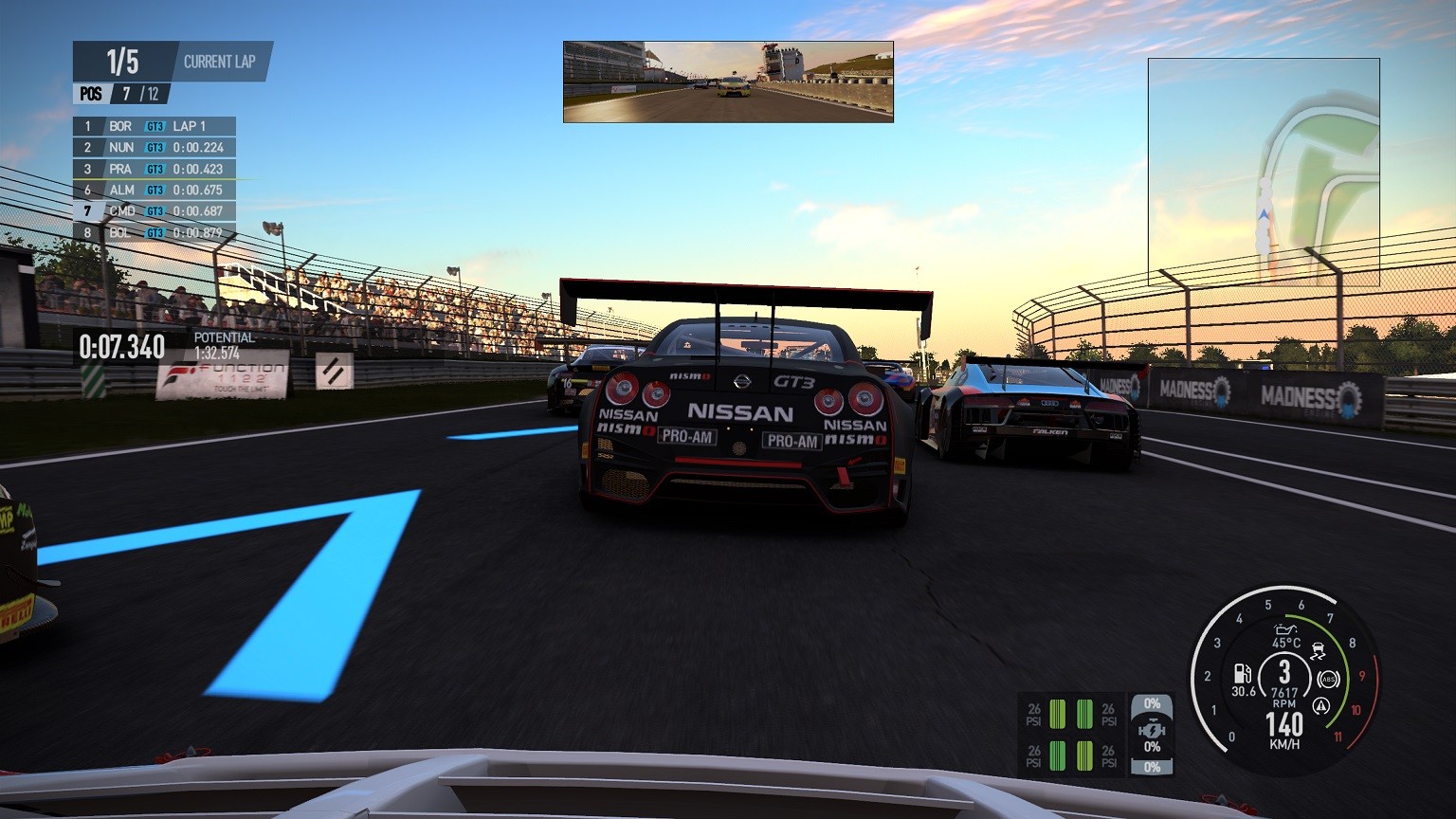Pick BOL's eighth-place standings row

point(154,233)
